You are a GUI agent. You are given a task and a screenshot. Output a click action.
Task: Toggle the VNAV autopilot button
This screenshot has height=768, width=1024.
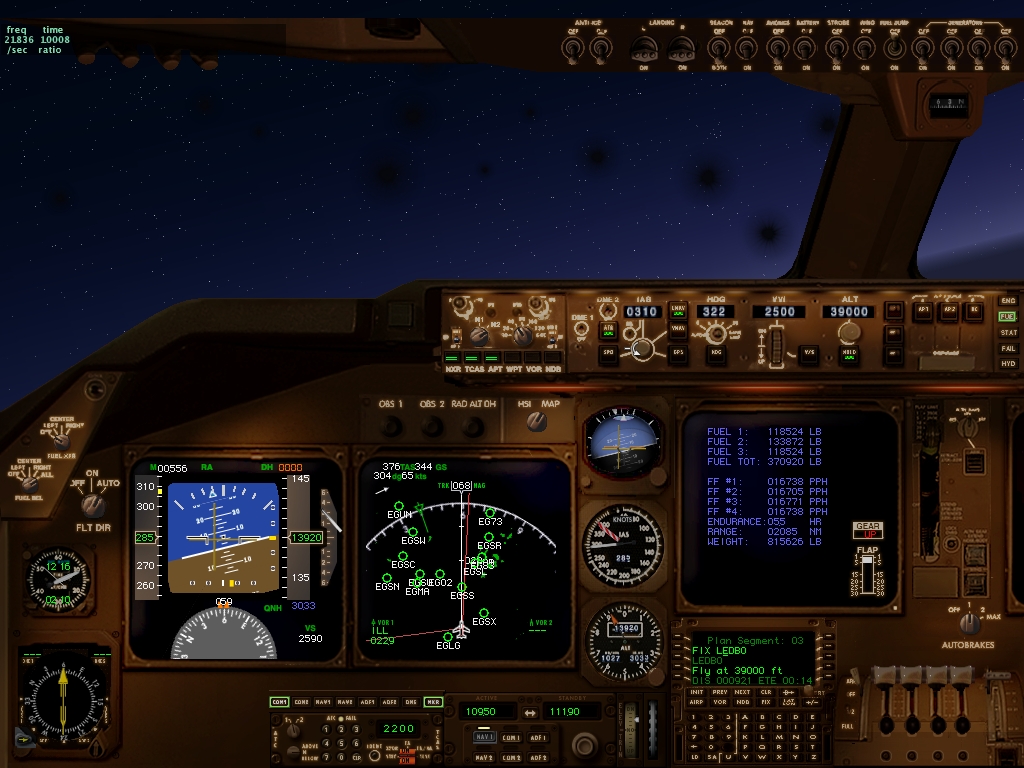(678, 328)
